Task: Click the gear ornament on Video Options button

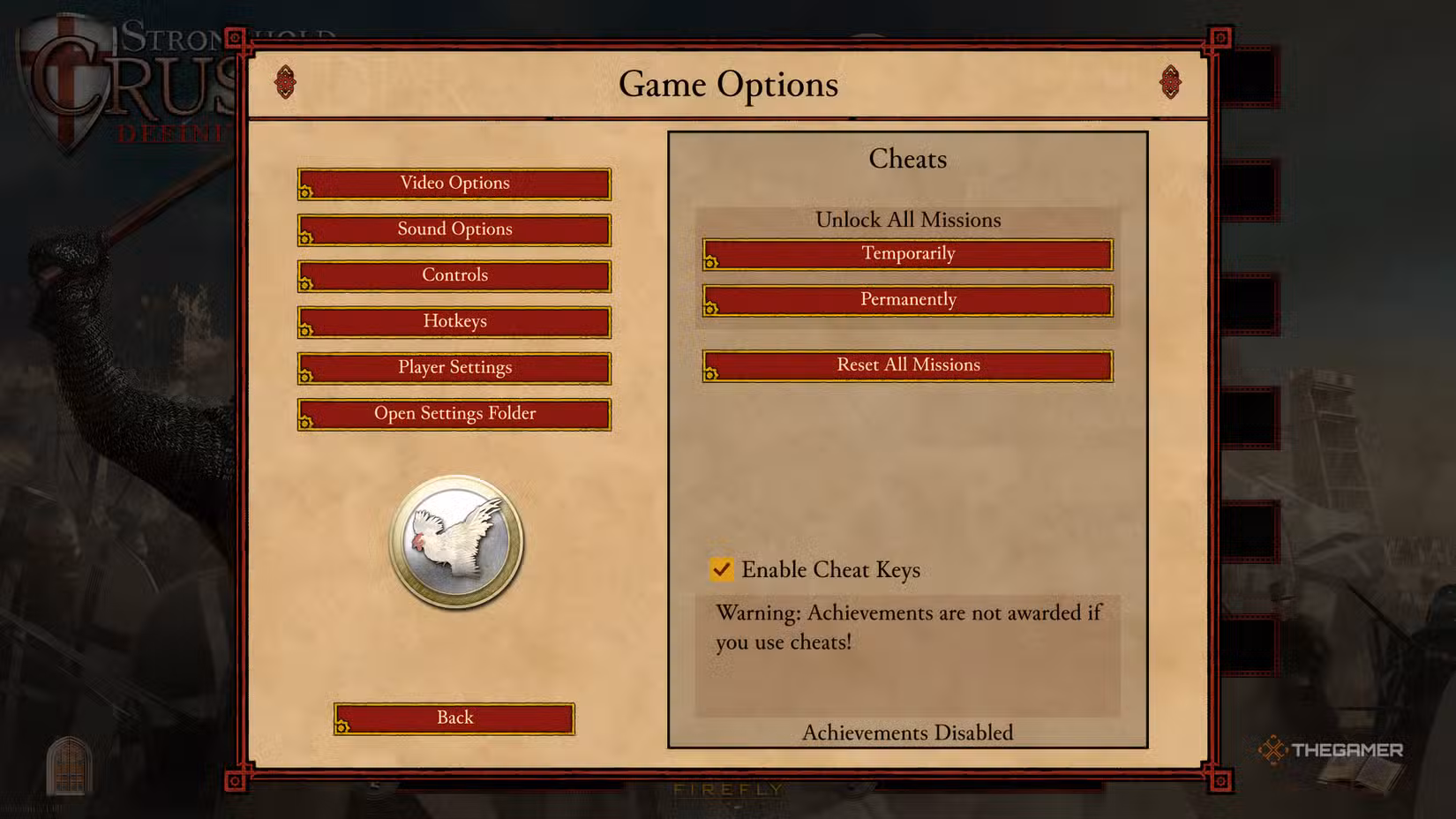Action: (x=305, y=191)
